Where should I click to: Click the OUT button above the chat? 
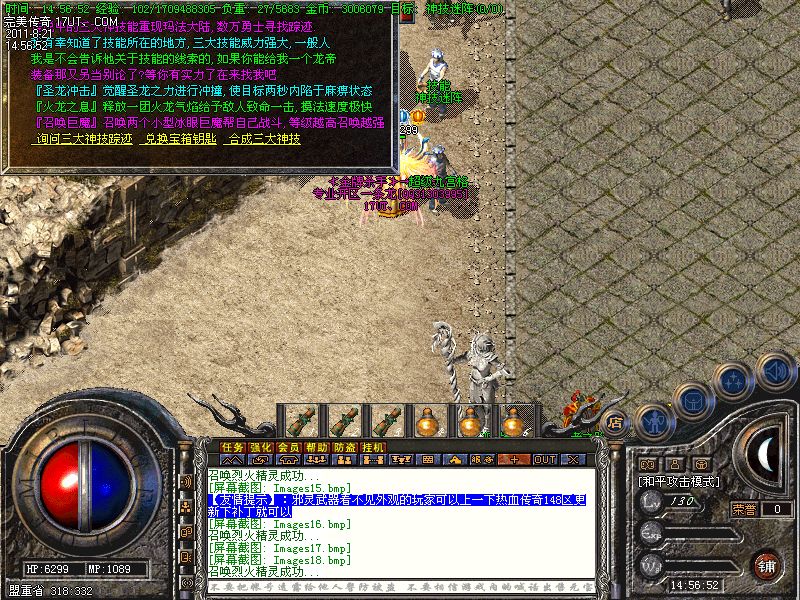click(x=544, y=460)
